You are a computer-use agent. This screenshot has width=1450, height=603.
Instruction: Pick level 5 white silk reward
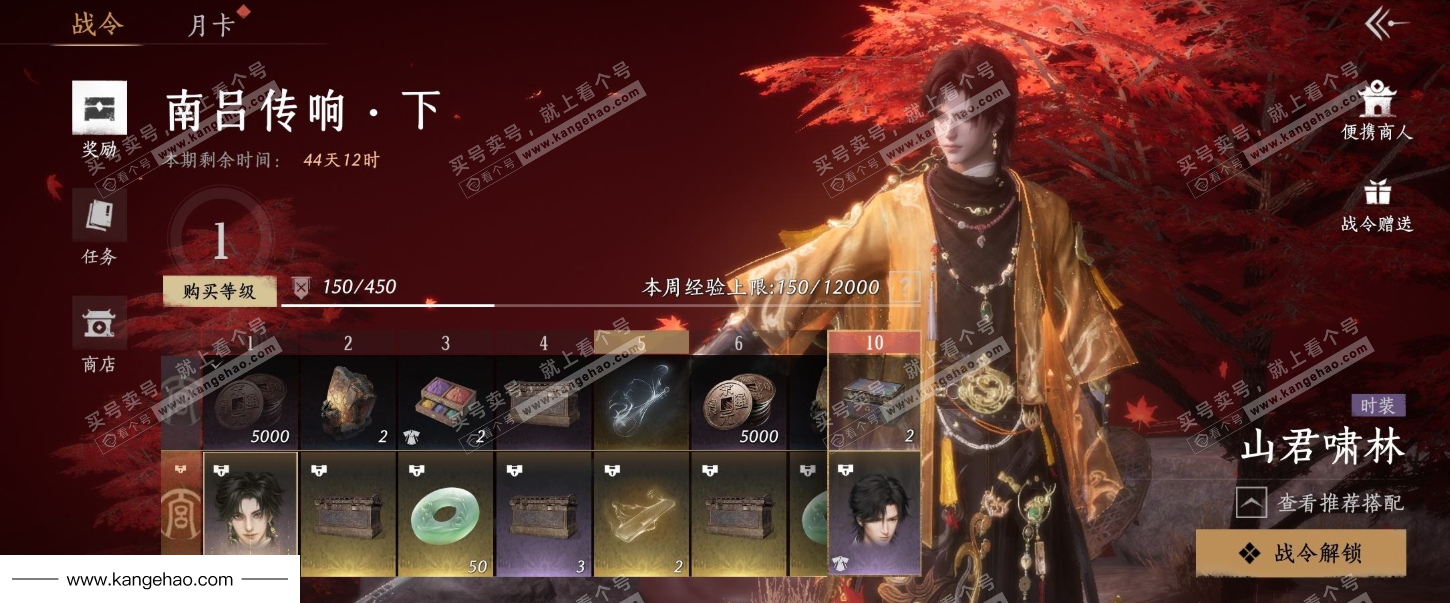pyautogui.click(x=641, y=401)
